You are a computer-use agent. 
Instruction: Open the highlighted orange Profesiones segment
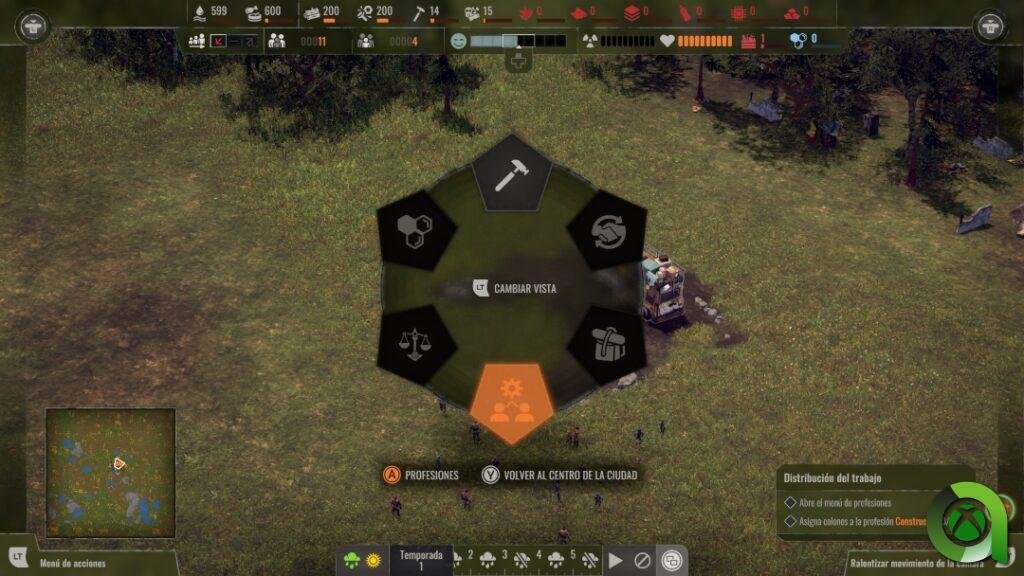click(511, 400)
